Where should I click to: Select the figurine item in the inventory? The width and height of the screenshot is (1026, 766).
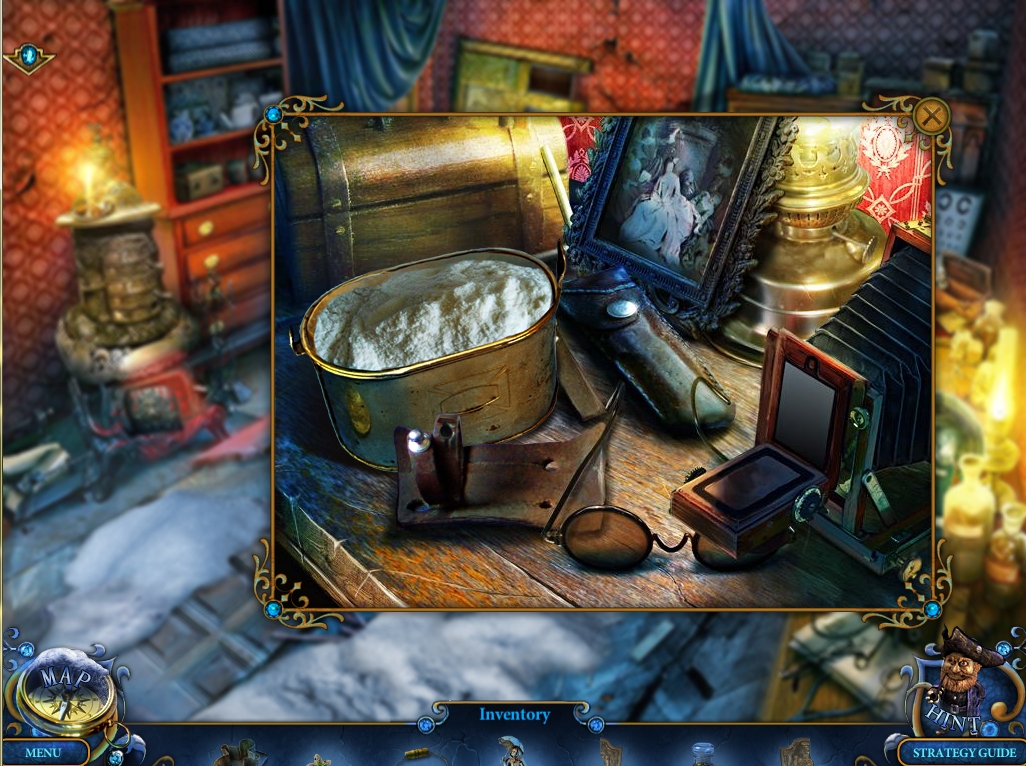point(512,751)
